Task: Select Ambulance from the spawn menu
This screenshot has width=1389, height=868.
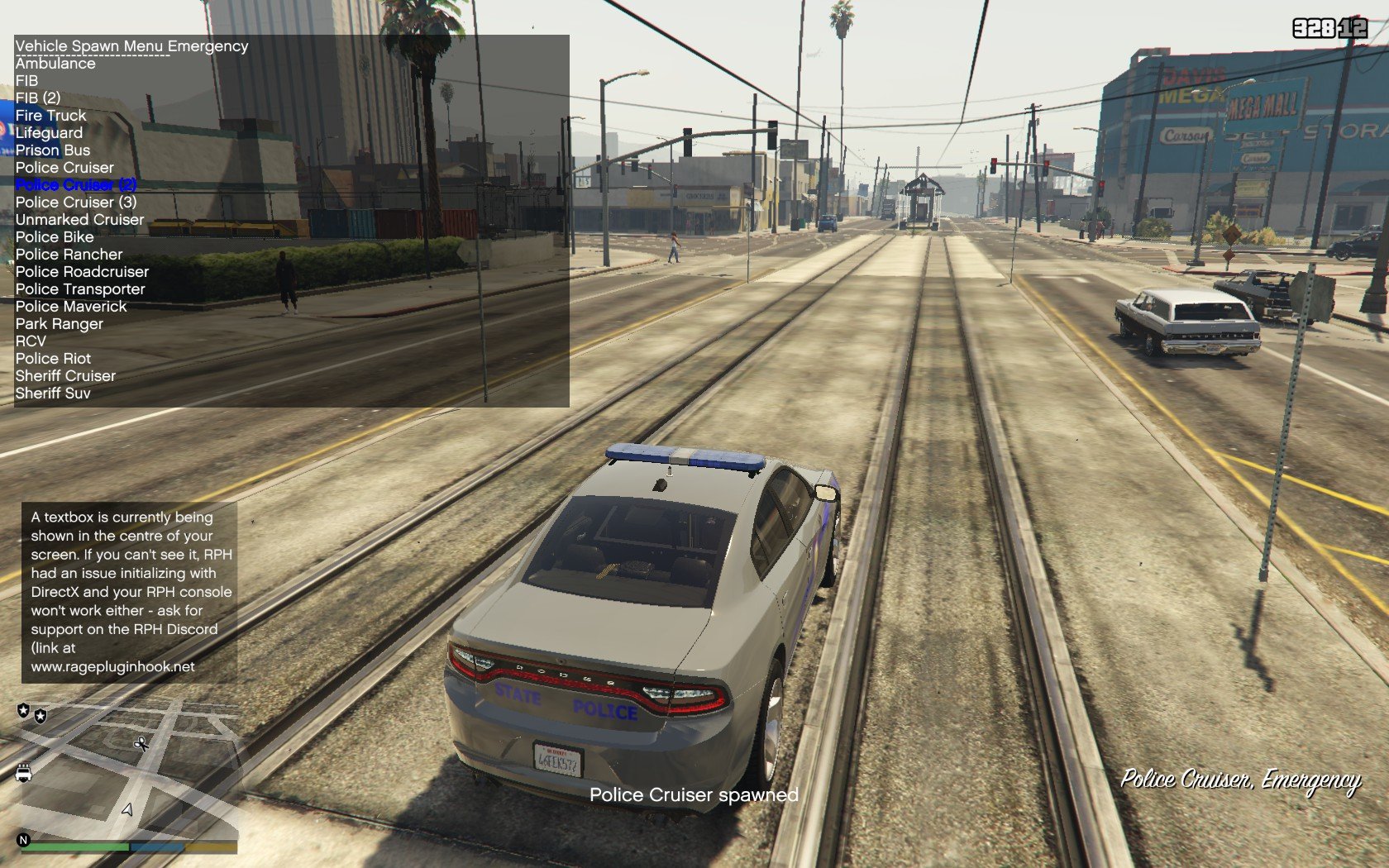Action: [55, 64]
